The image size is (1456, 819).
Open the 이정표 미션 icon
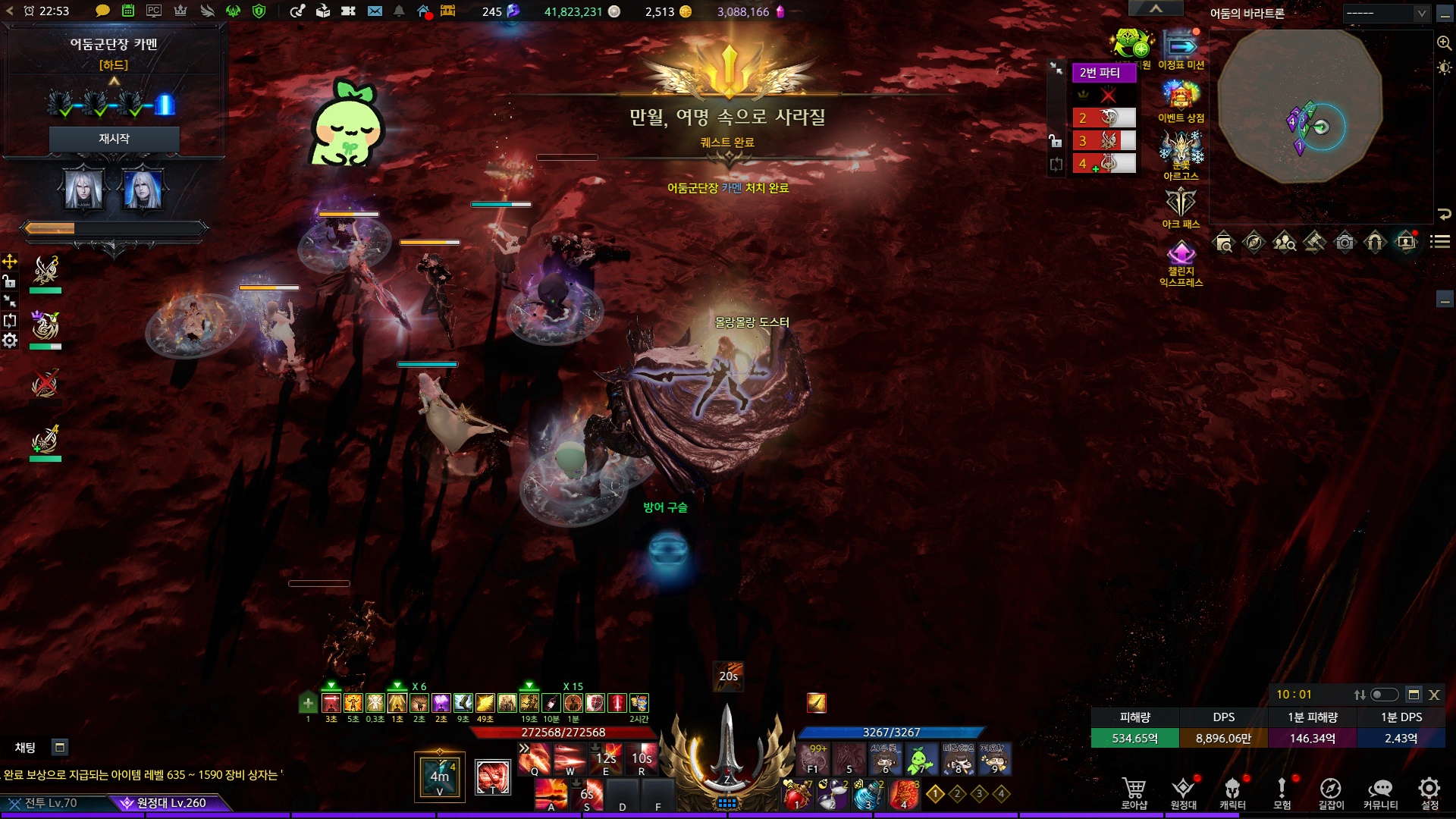click(x=1181, y=49)
